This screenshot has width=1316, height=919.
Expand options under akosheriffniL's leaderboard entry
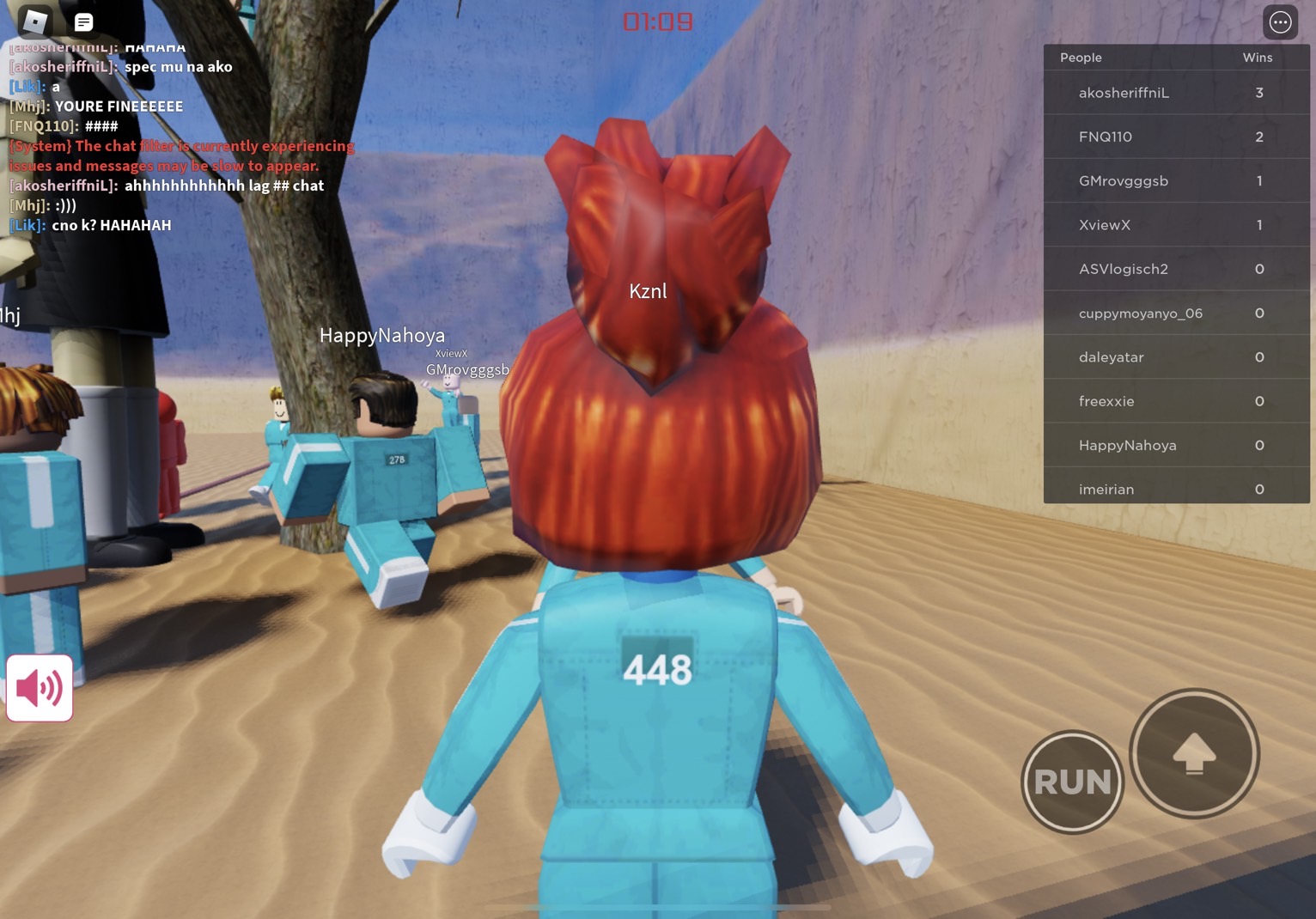(1124, 92)
